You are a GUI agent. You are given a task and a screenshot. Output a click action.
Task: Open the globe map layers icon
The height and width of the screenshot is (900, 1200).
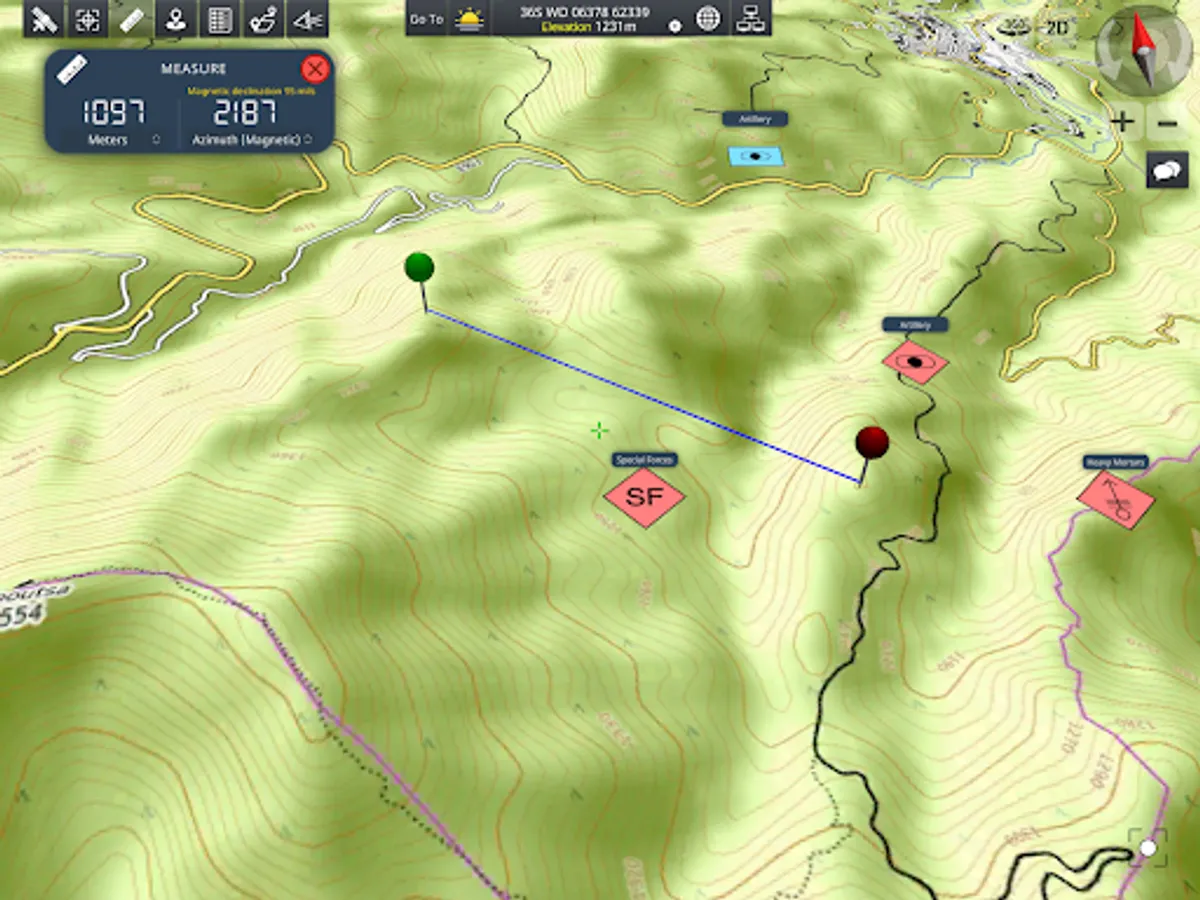[x=708, y=19]
